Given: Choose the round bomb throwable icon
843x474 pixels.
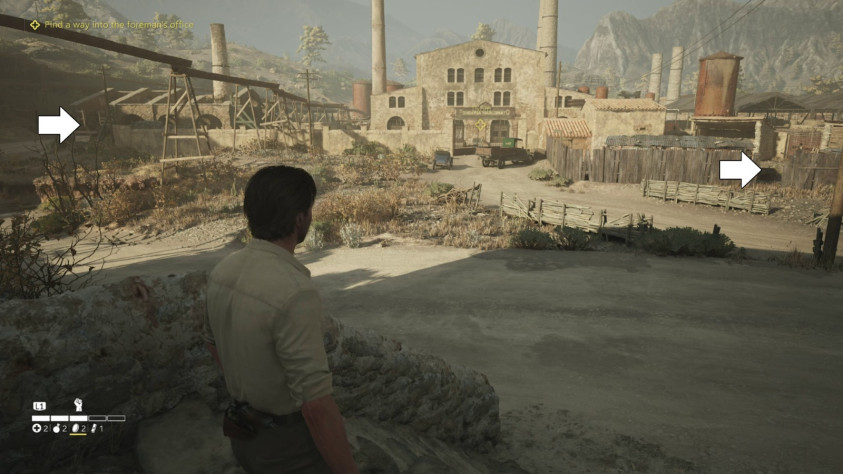Looking at the screenshot, I should click(x=56, y=429).
